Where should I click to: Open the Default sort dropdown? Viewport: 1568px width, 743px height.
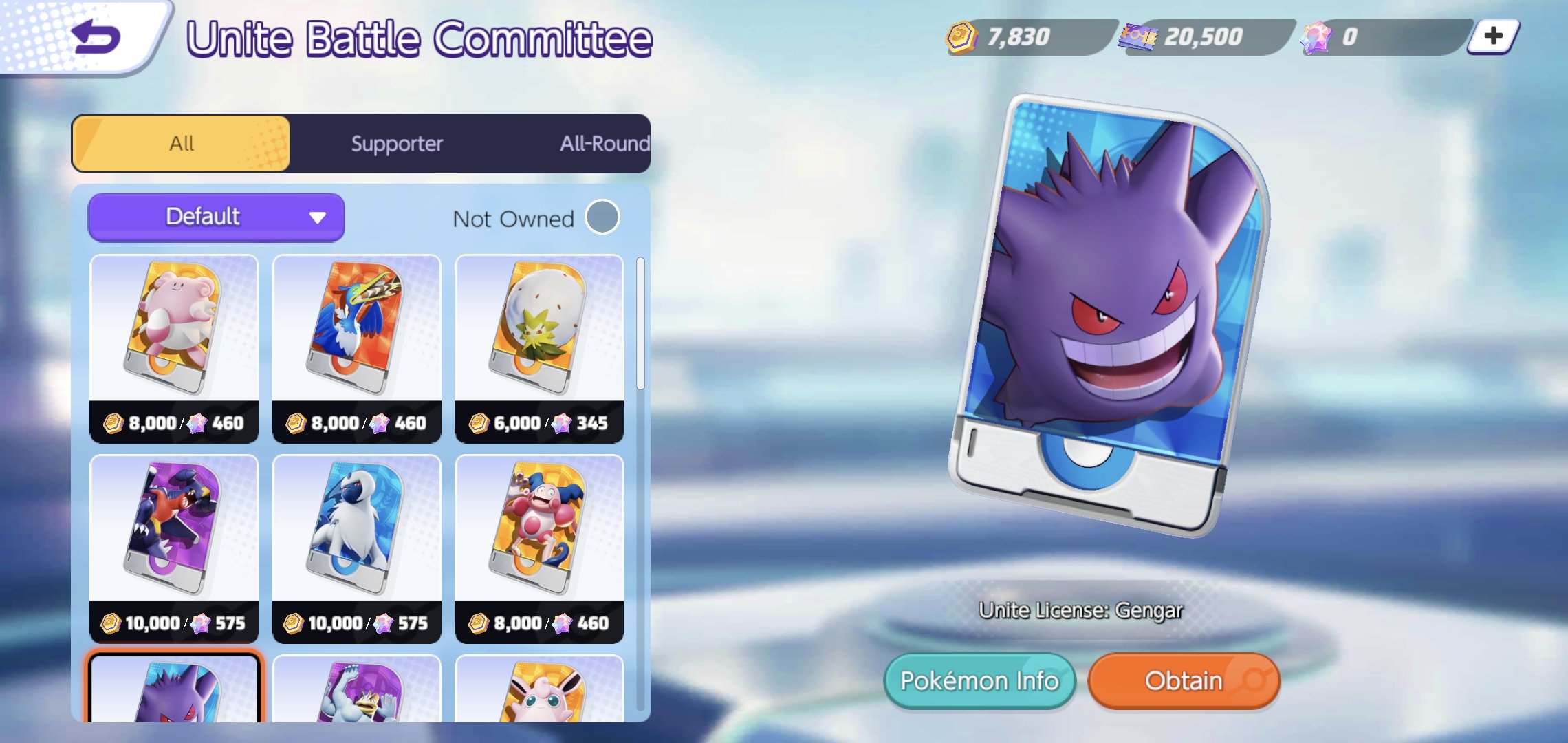pos(216,217)
